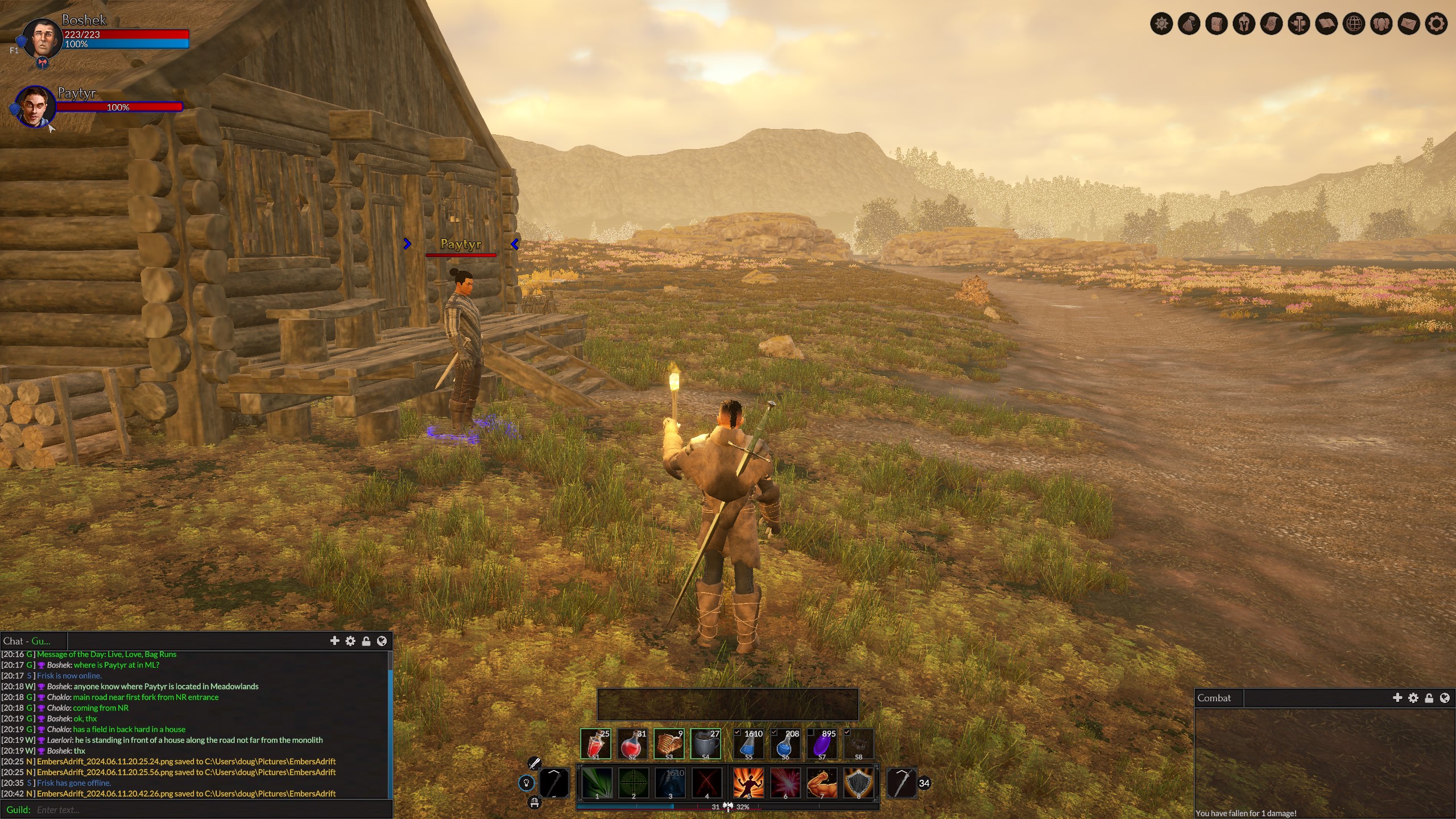Viewport: 1456px width, 819px height.
Task: Open the gear settings icon in top menu
Action: coord(1436,24)
